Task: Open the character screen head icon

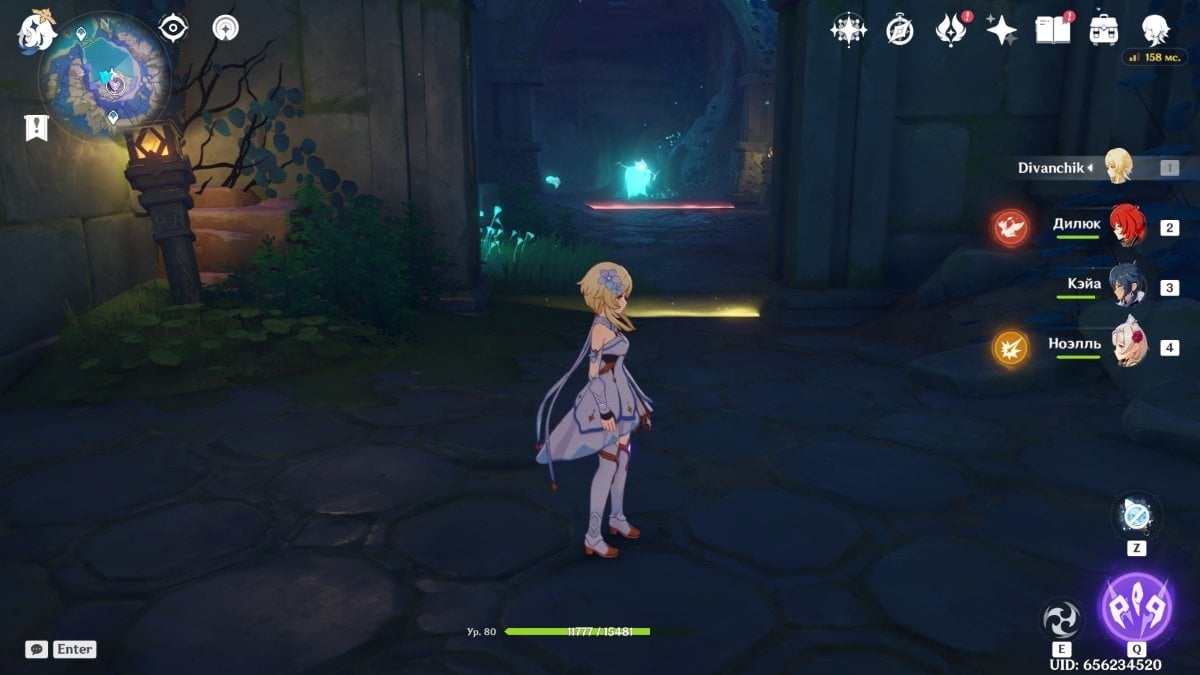Action: click(1156, 29)
